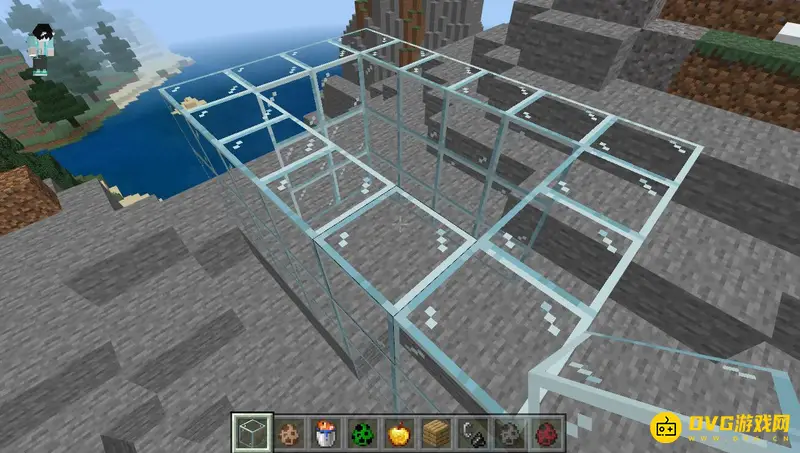Pick the golden apple in the hotbar
Image resolution: width=800 pixels, height=453 pixels.
pos(397,433)
